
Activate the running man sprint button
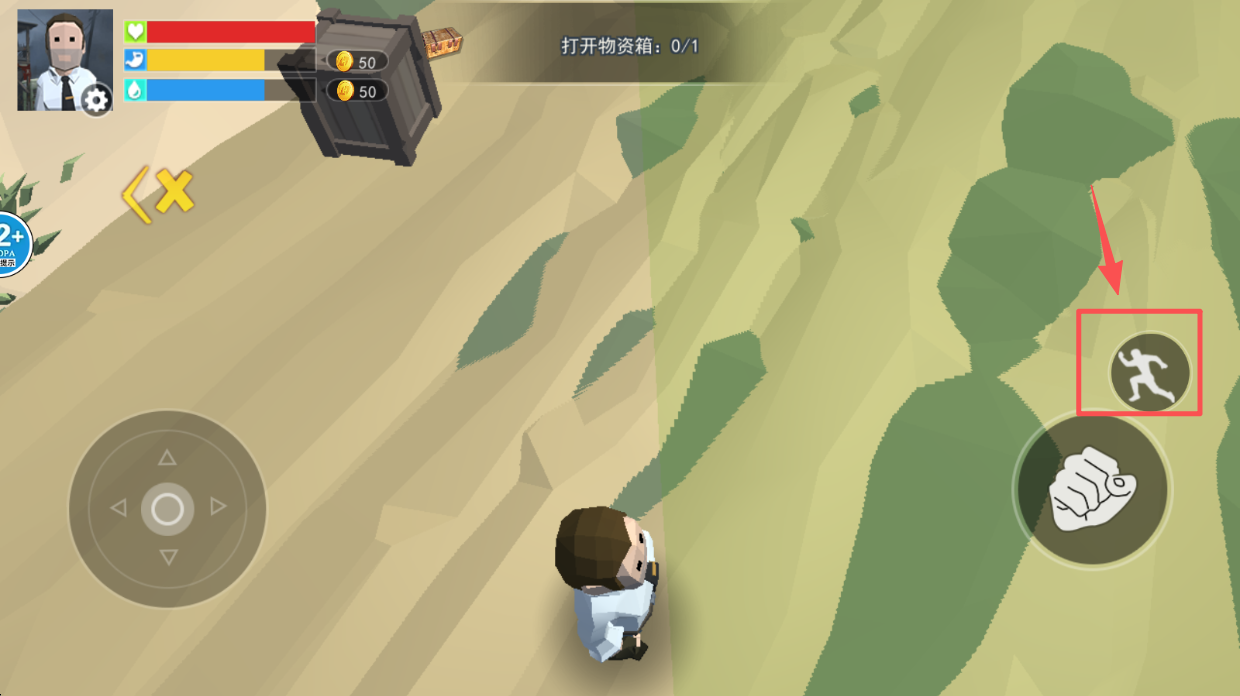pos(1149,372)
